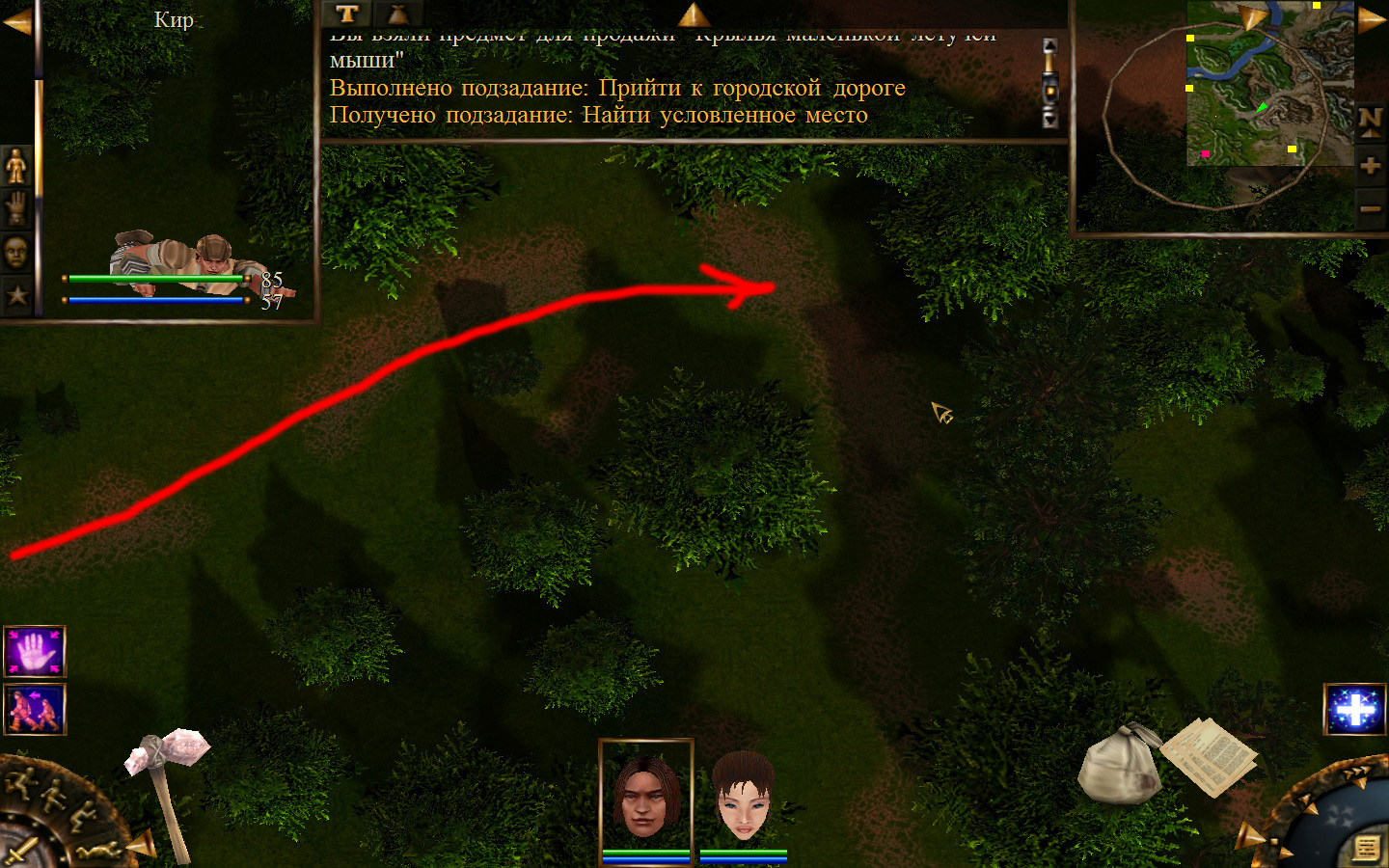This screenshot has width=1389, height=868.
Task: Select the pink marker on the minimap
Action: [x=1205, y=153]
